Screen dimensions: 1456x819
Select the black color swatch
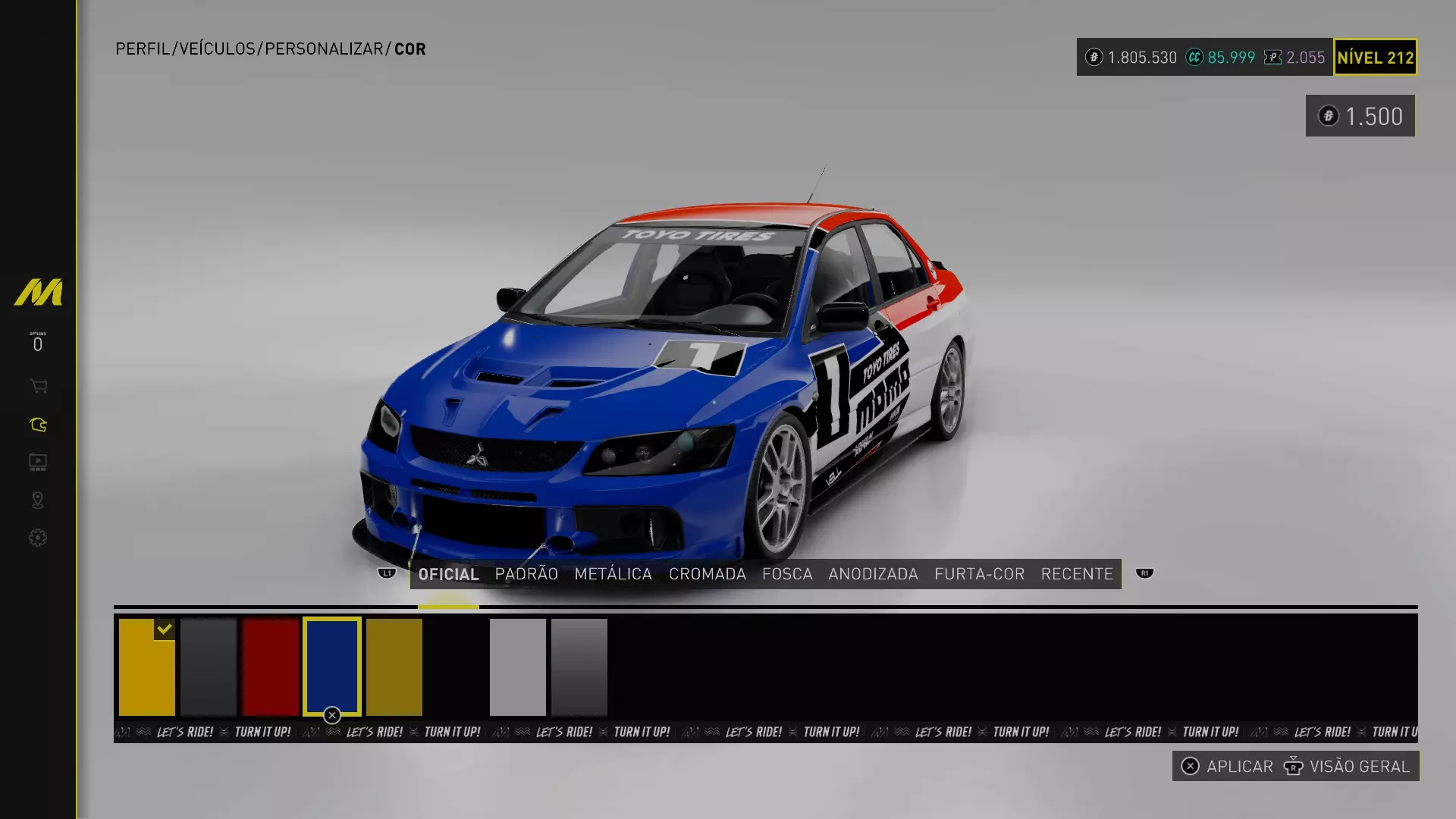click(456, 667)
